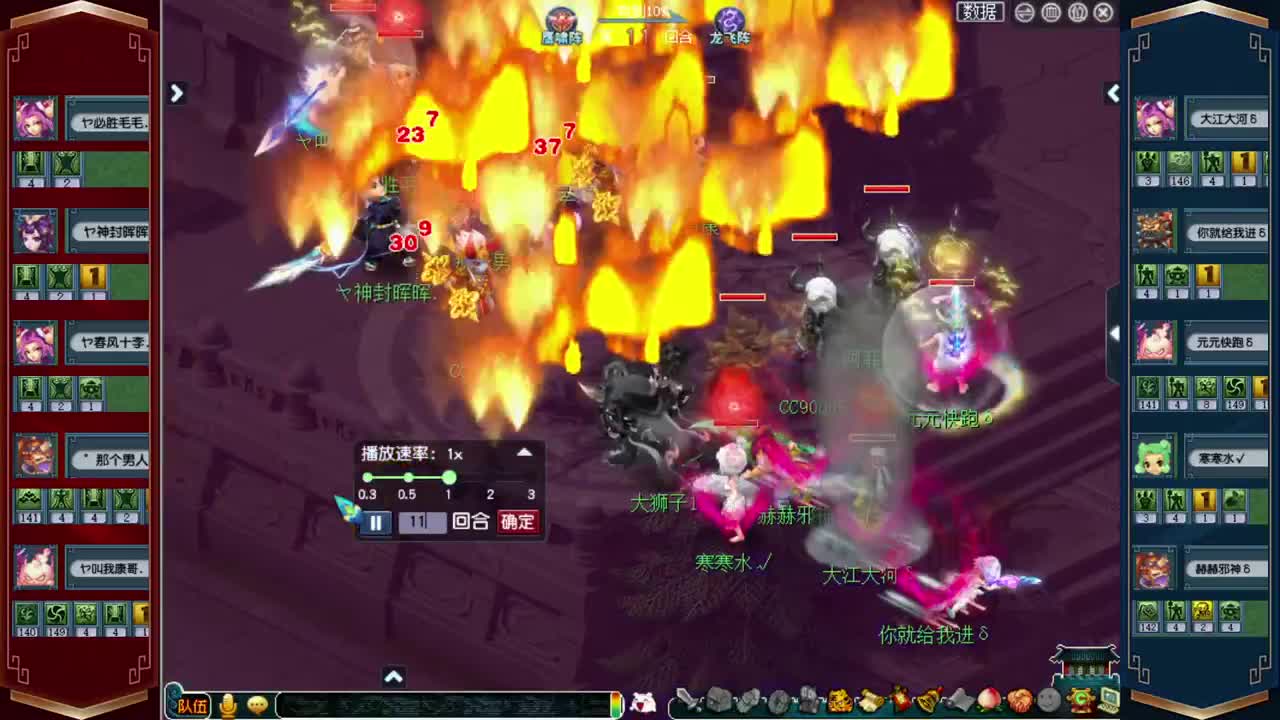Viewport: 1280px width, 720px height.
Task: Edit the 回合 round number field
Action: [420, 521]
